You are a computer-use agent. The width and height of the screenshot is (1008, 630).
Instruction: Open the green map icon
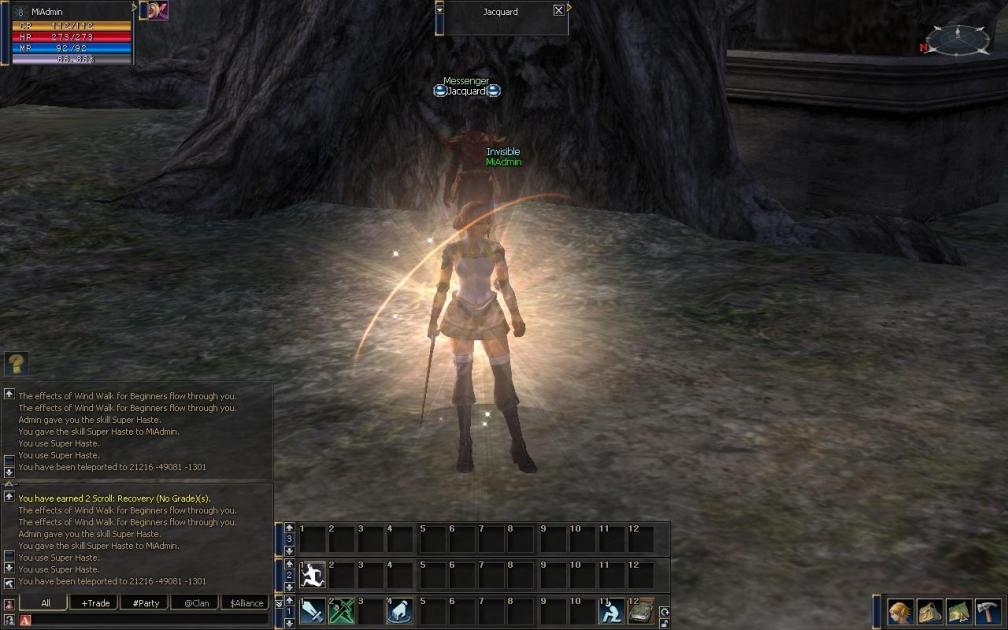tap(959, 612)
